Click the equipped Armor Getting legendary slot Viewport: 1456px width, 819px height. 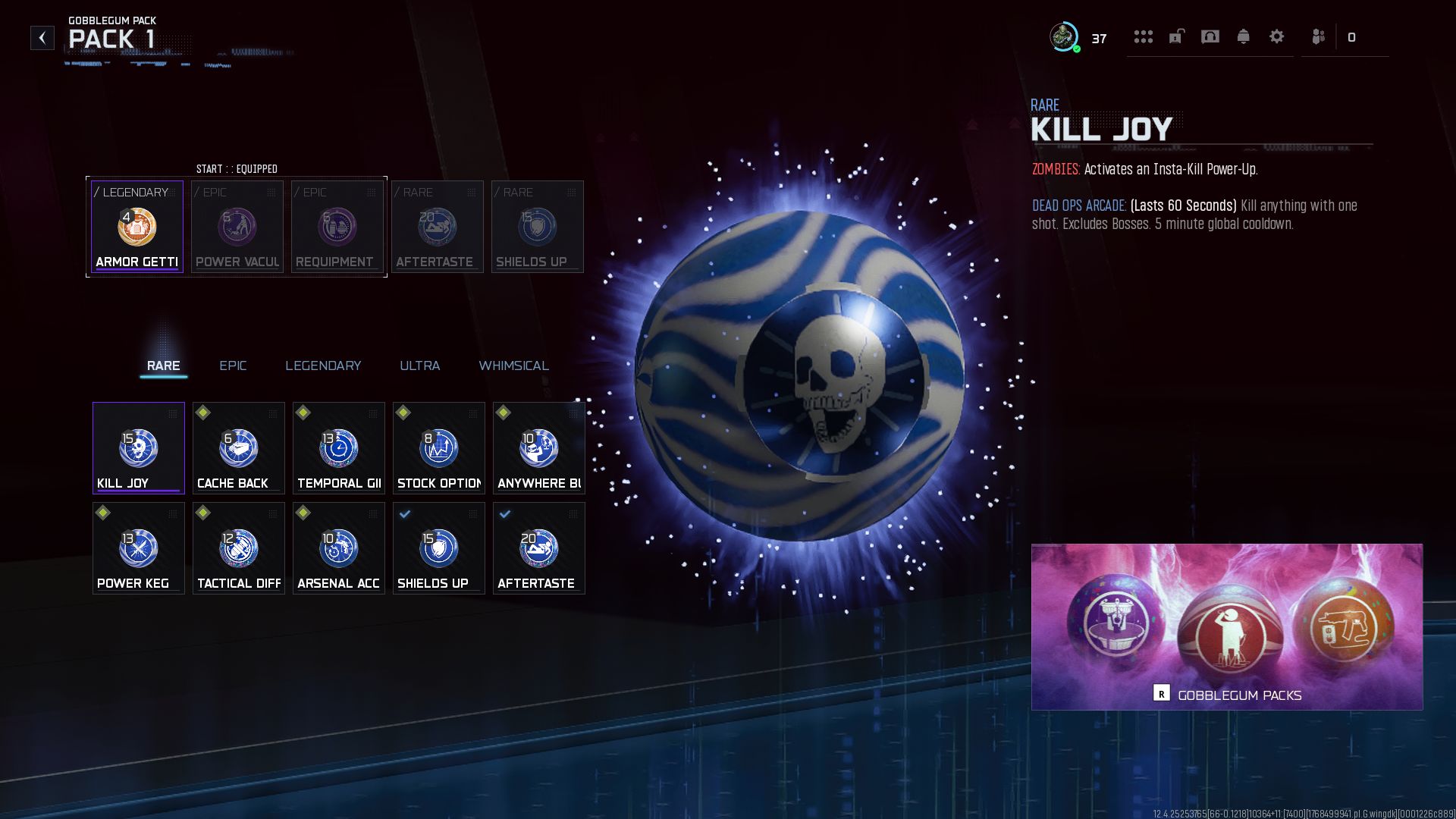137,227
